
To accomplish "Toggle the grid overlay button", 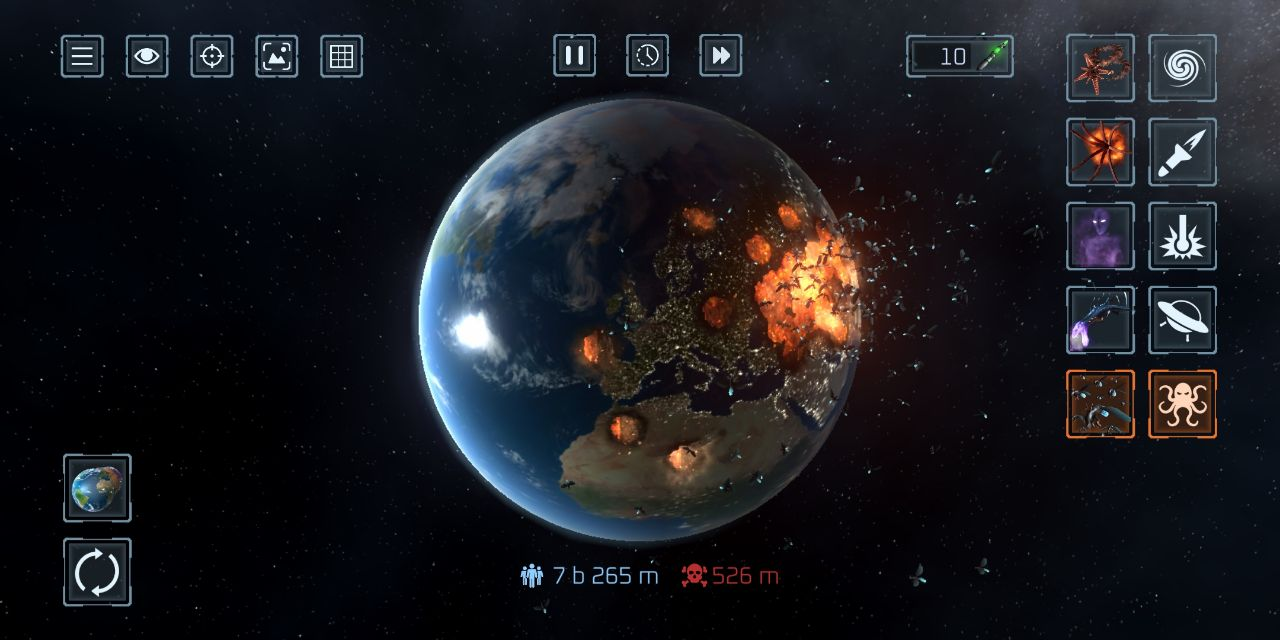I will coord(342,56).
